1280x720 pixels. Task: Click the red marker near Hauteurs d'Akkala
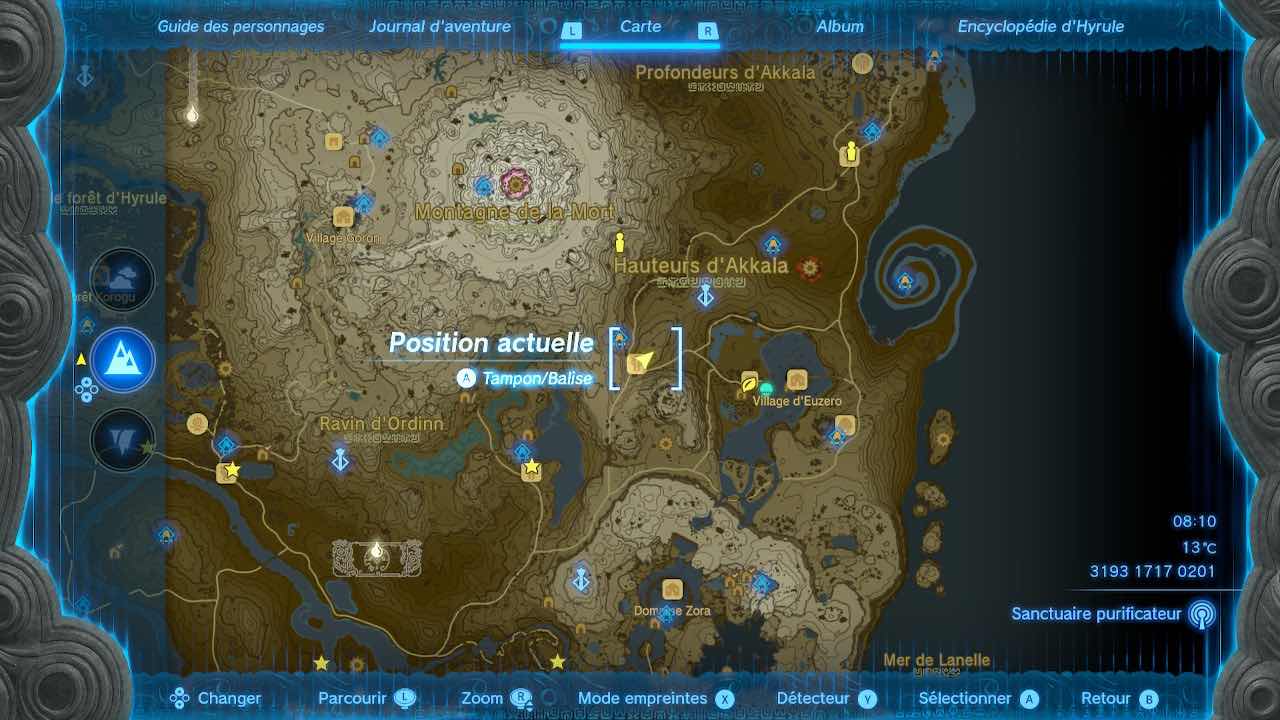810,267
